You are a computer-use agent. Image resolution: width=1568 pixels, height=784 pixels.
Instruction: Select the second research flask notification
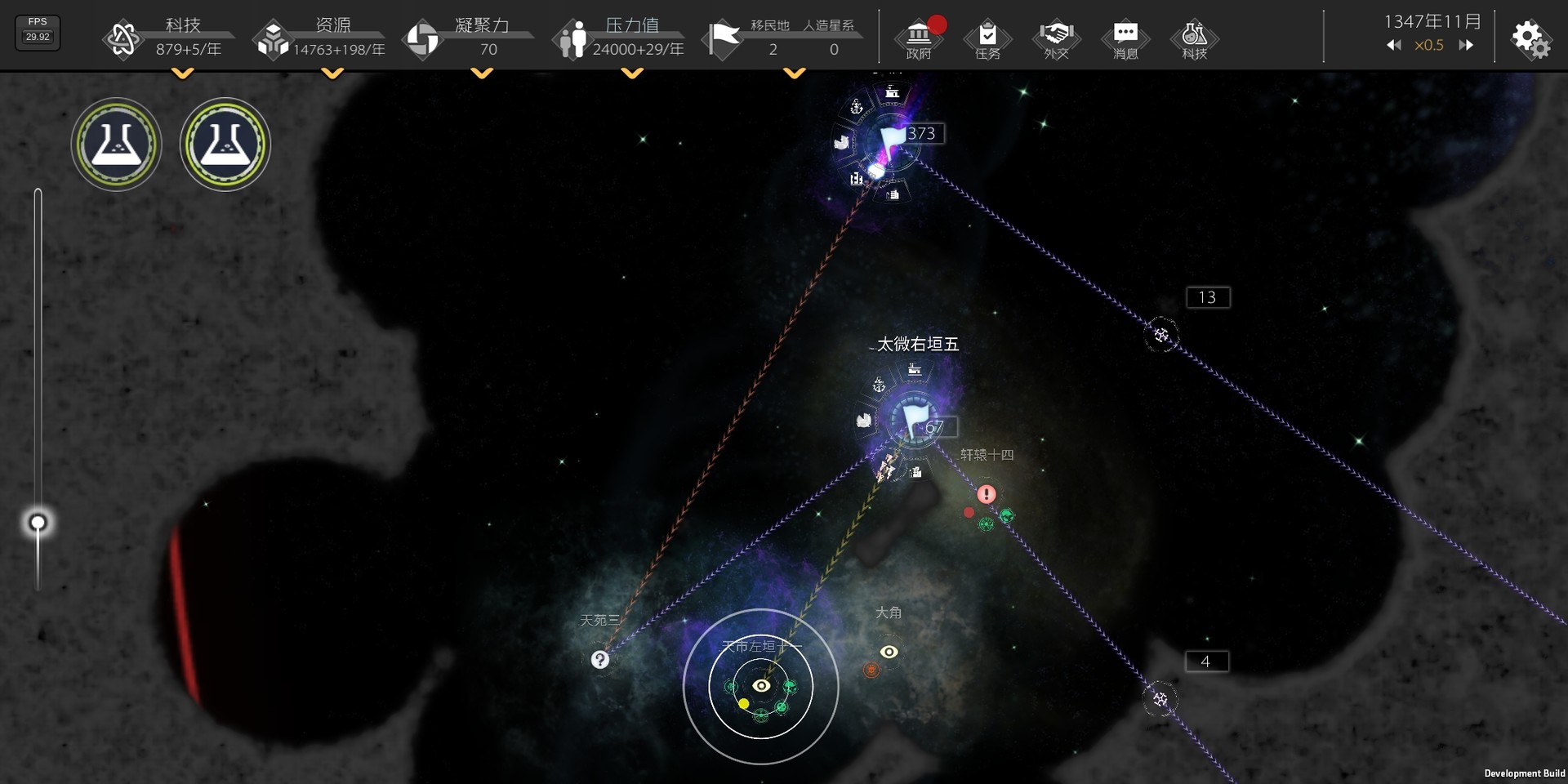pos(225,145)
